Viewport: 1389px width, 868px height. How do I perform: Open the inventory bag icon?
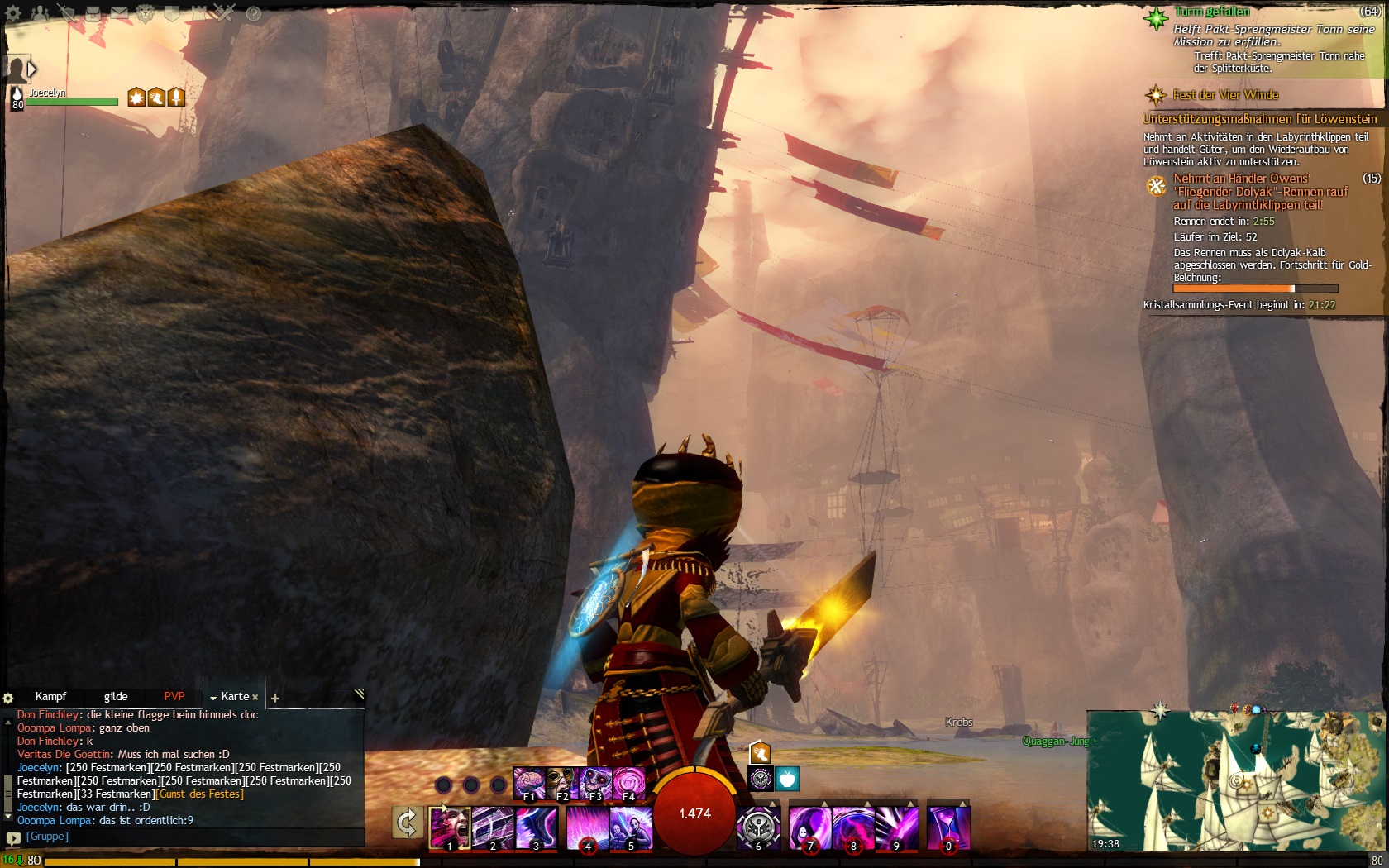(x=93, y=13)
